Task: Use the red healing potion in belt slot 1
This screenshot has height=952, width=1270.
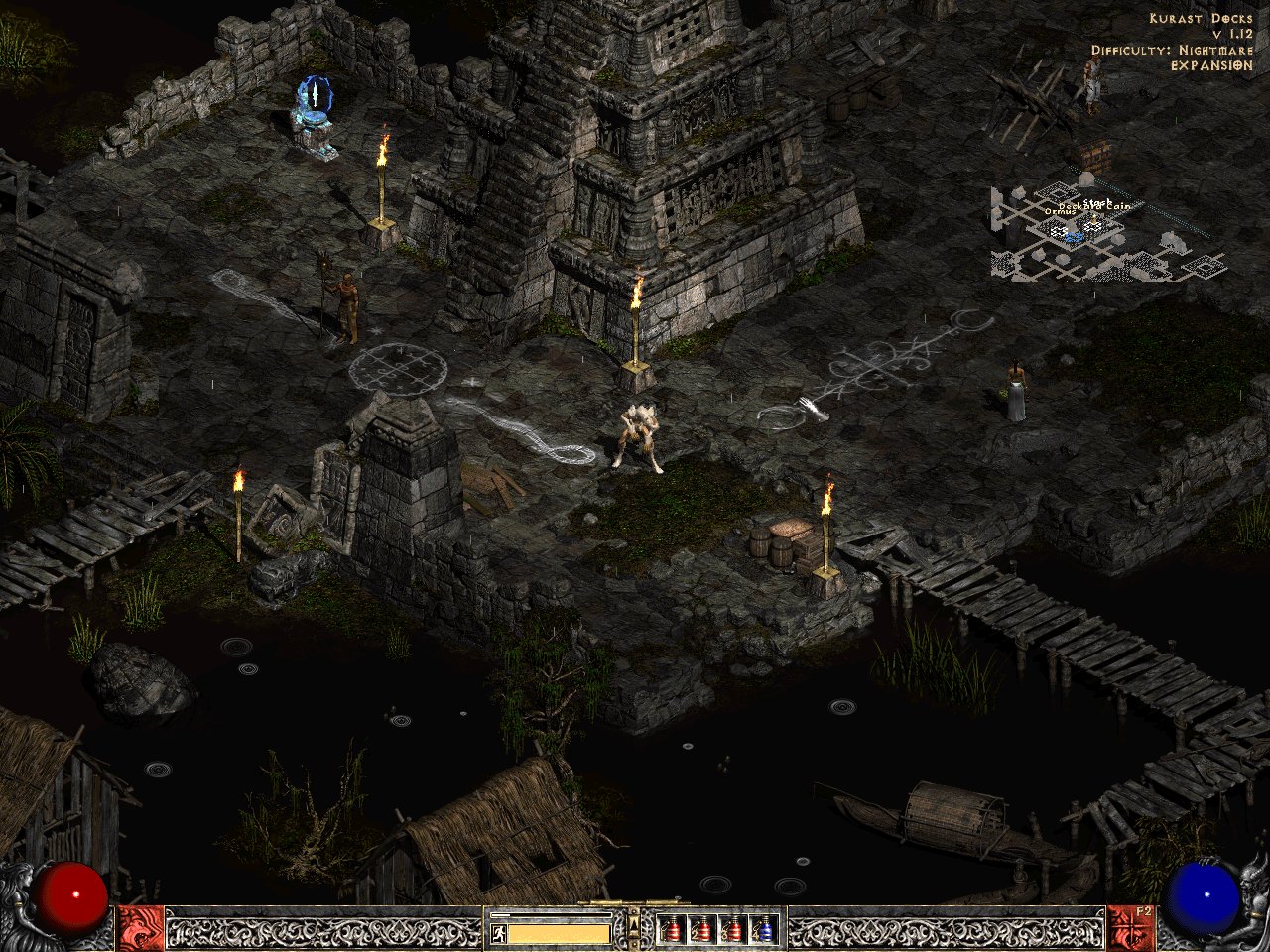Action: tap(672, 929)
